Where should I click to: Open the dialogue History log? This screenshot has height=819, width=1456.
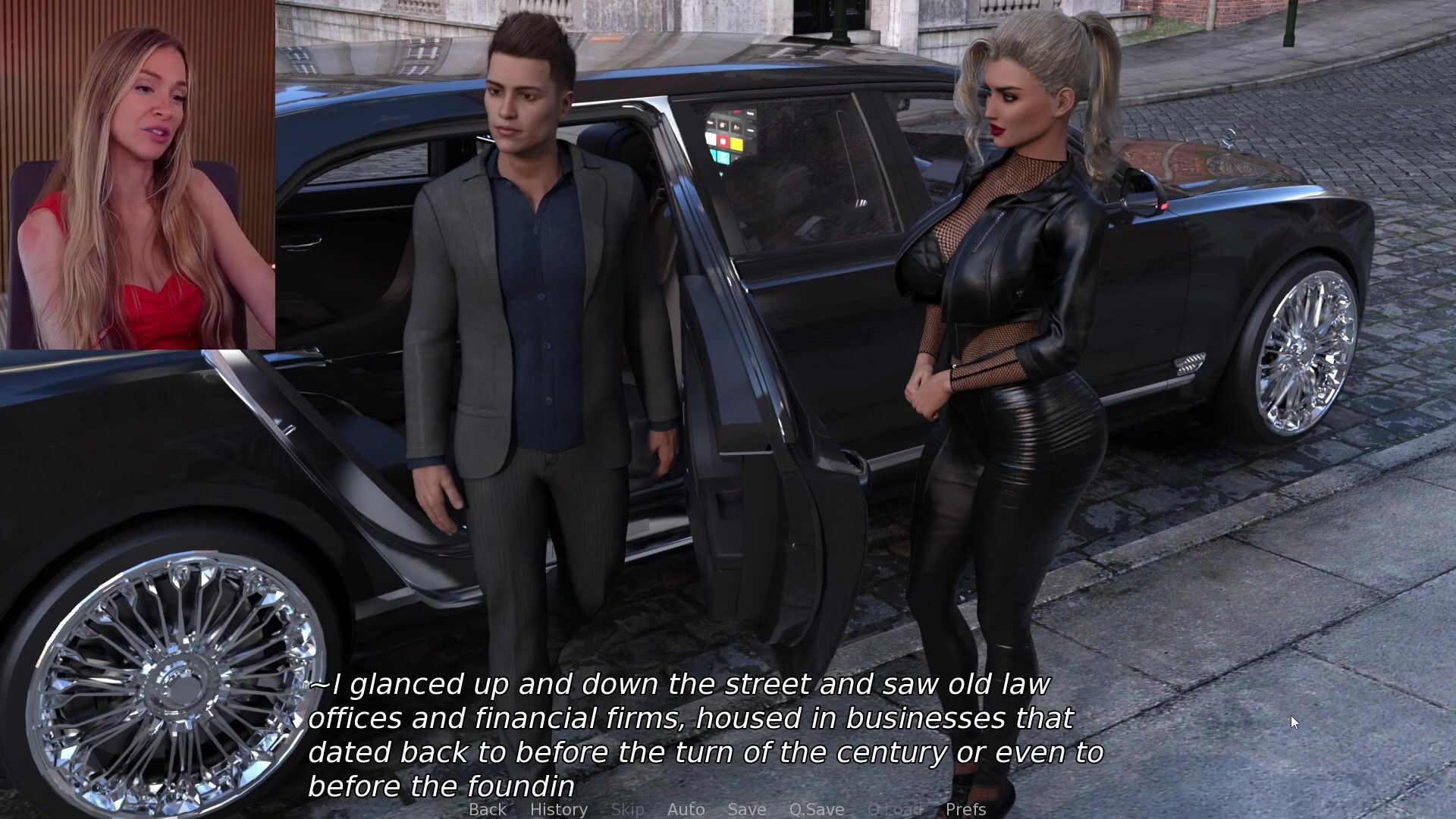(559, 809)
